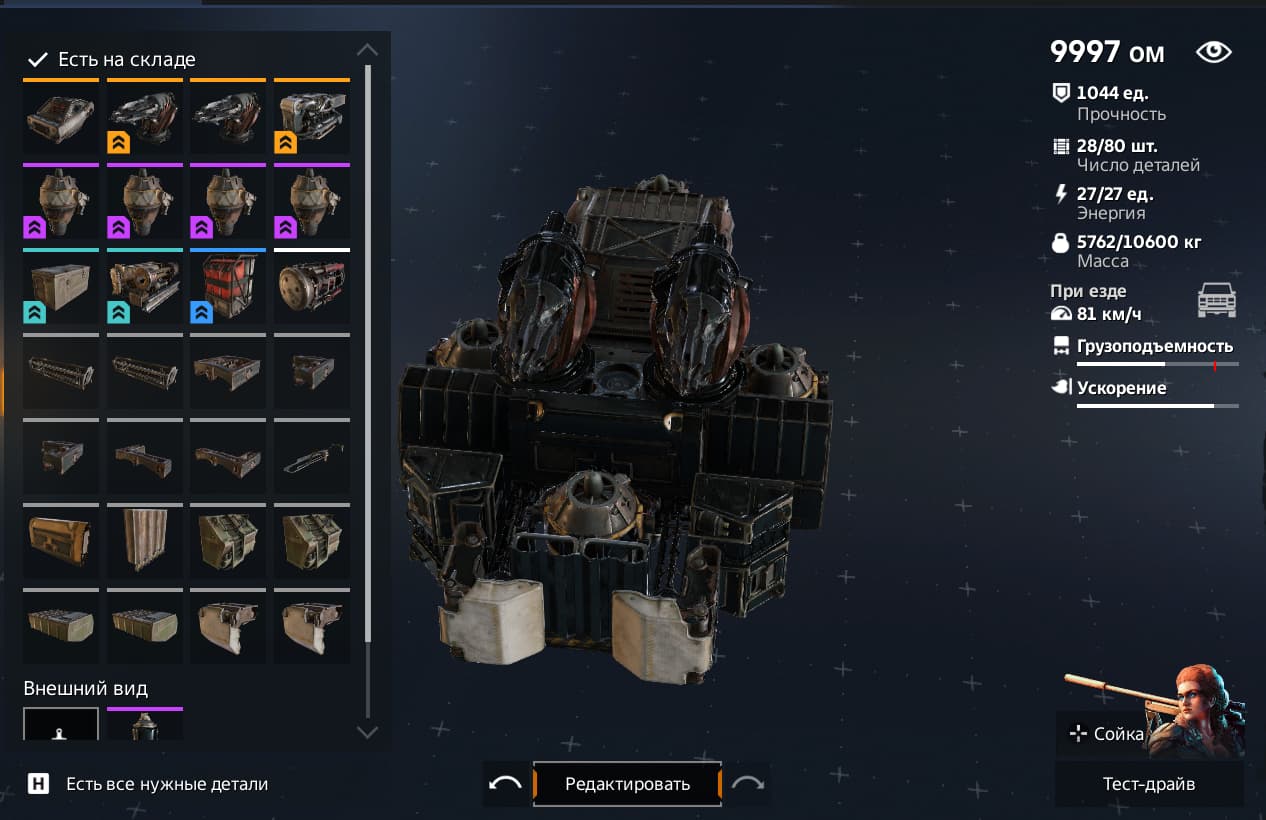This screenshot has width=1266, height=820.
Task: Open the Редактировать editor
Action: (627, 784)
